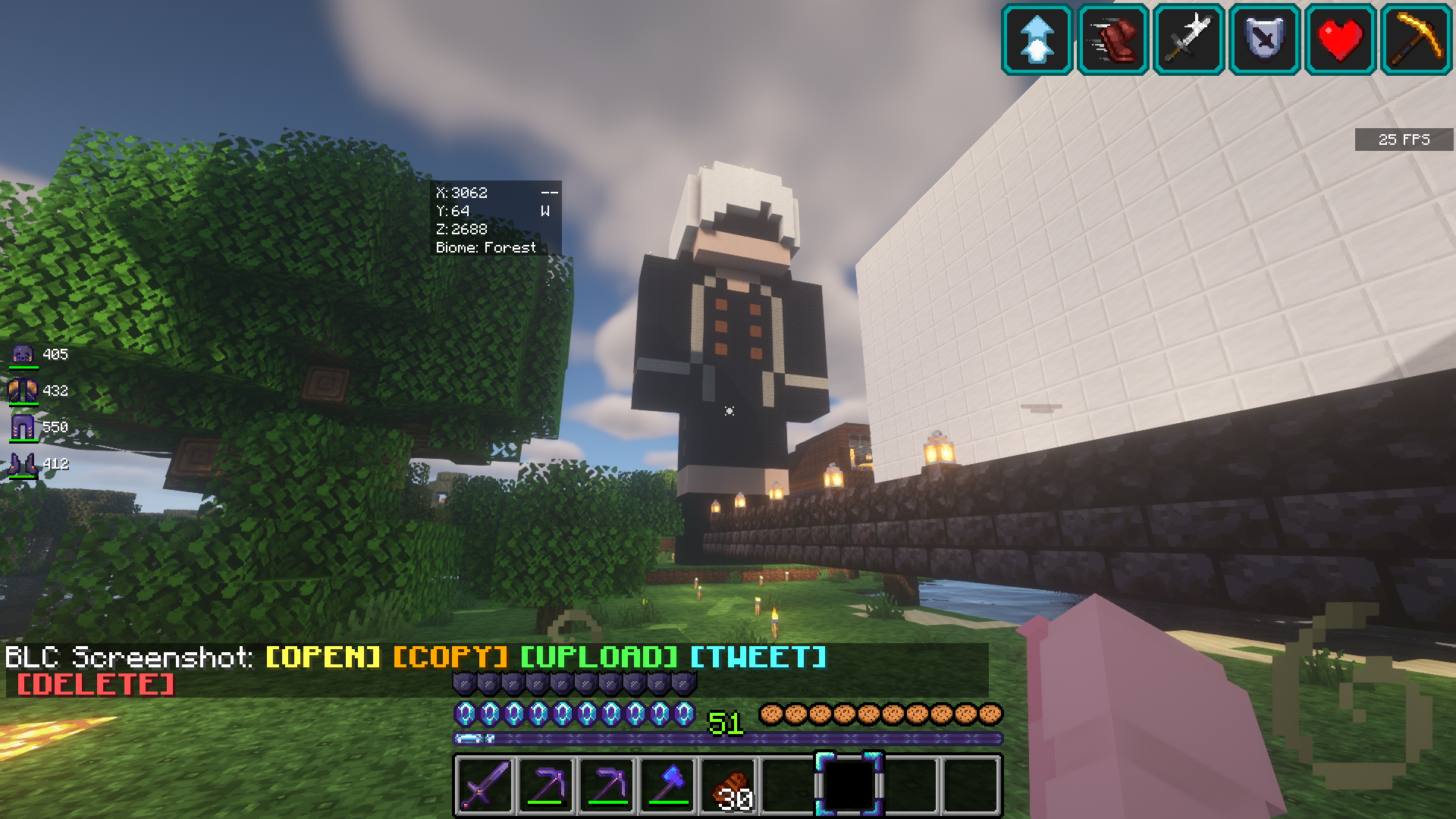Share the screenshot via the [TWEET] link
Image resolution: width=1456 pixels, height=819 pixels.
758,657
